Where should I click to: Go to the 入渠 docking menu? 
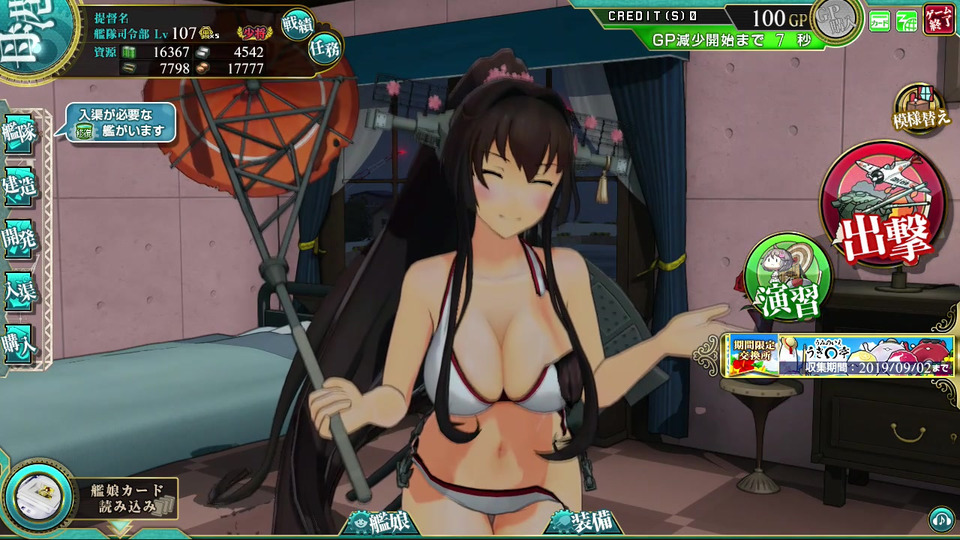[x=20, y=289]
